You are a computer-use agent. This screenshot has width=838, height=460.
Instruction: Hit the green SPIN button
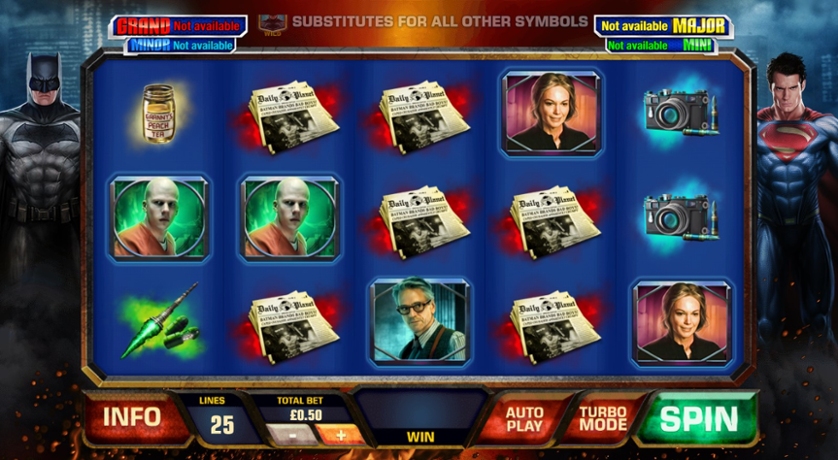pyautogui.click(x=698, y=418)
